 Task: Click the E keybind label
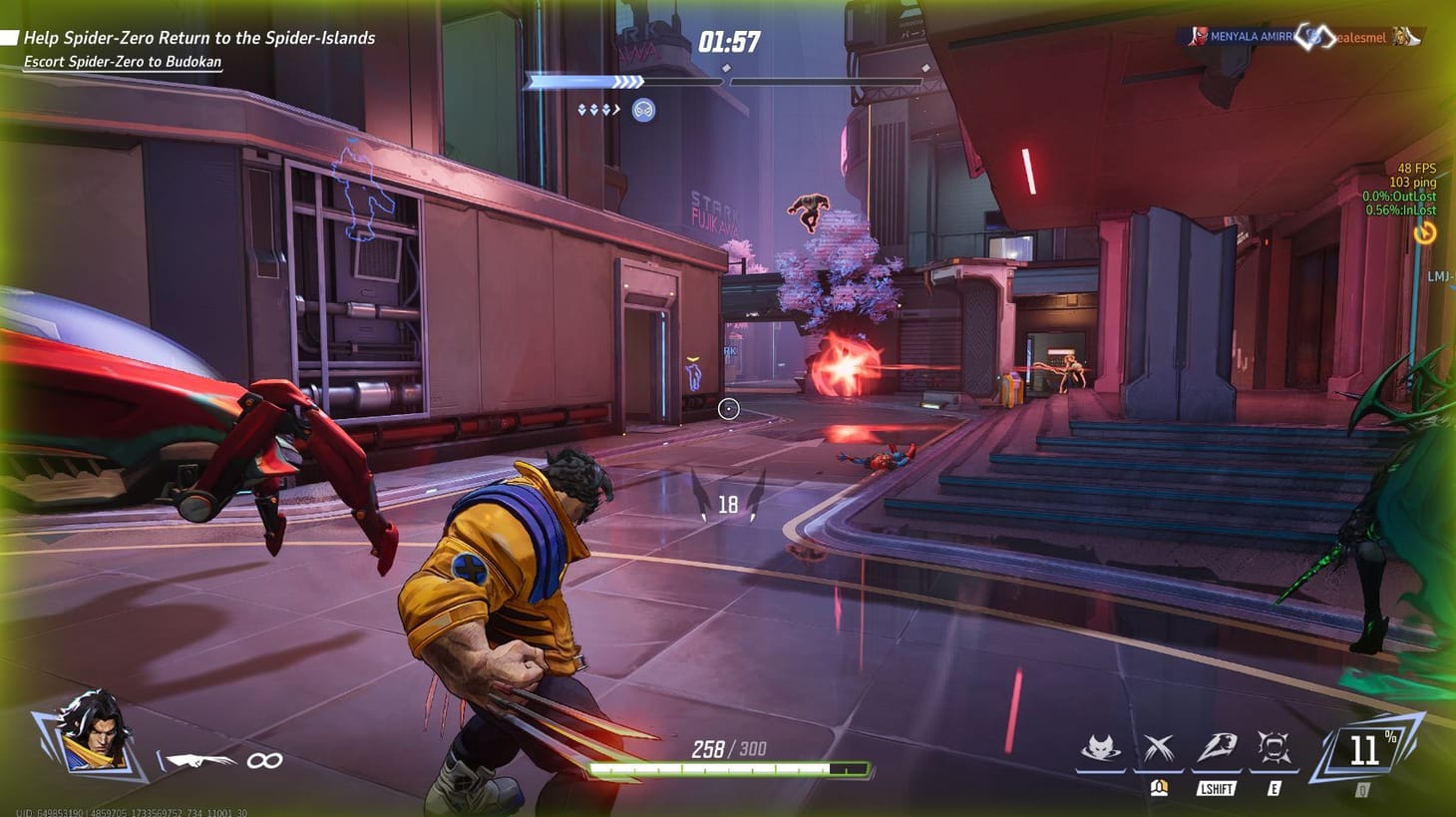(1275, 787)
